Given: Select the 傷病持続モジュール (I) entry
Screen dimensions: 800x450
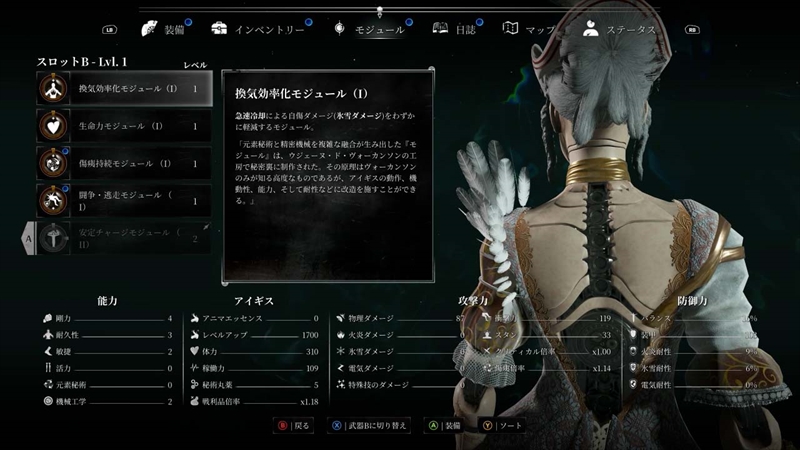Looking at the screenshot, I should [x=125, y=164].
